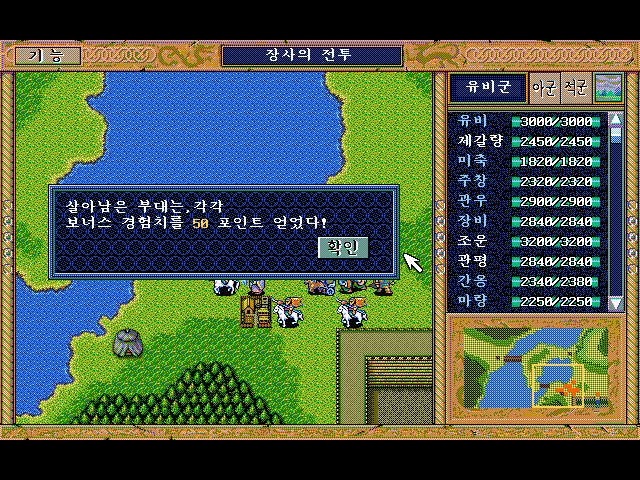Image resolution: width=640 pixels, height=480 pixels.
Task: Click the 유비군 army name header
Action: pyautogui.click(x=487, y=88)
